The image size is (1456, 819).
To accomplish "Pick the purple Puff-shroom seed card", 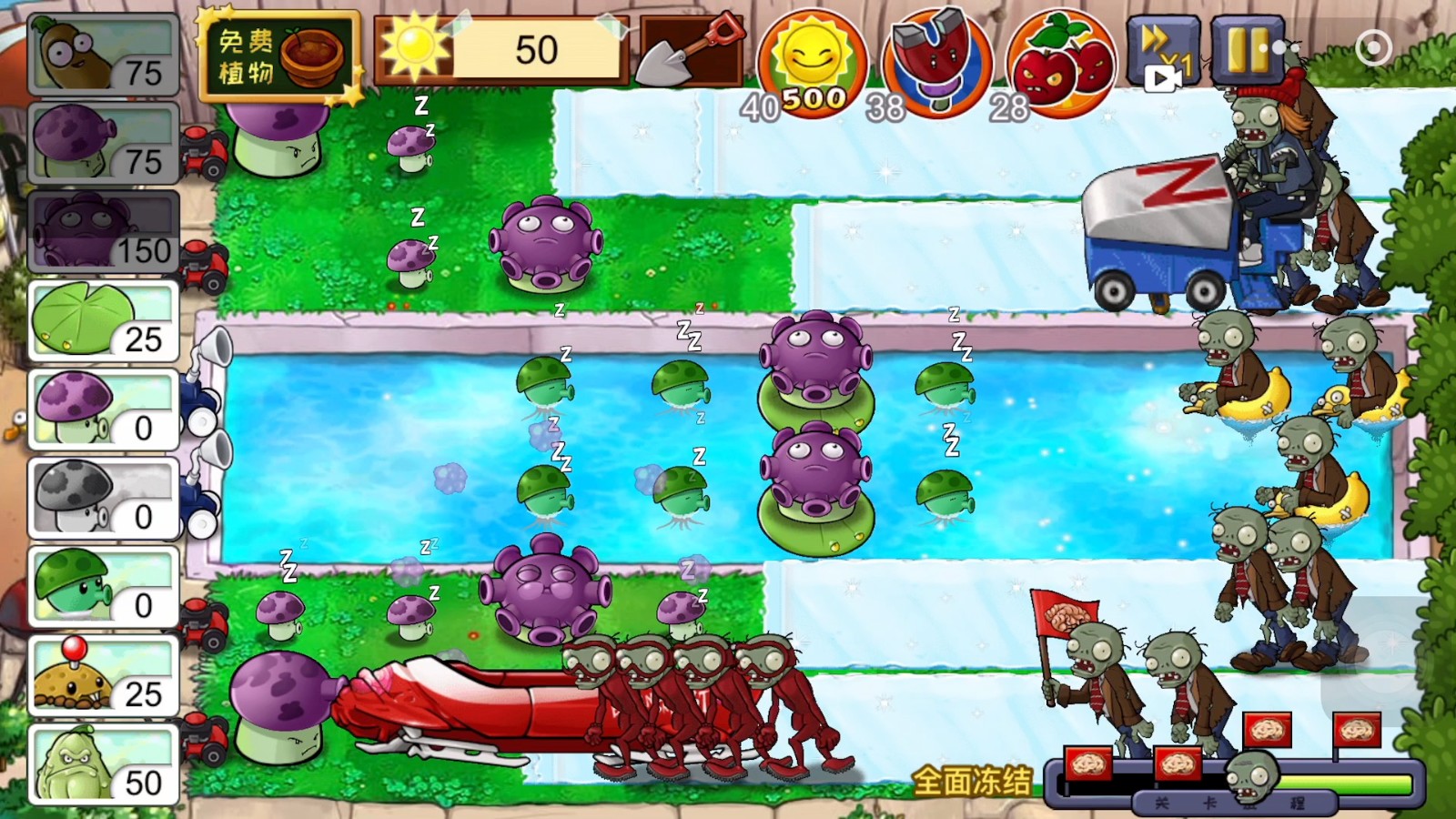I will [x=103, y=410].
